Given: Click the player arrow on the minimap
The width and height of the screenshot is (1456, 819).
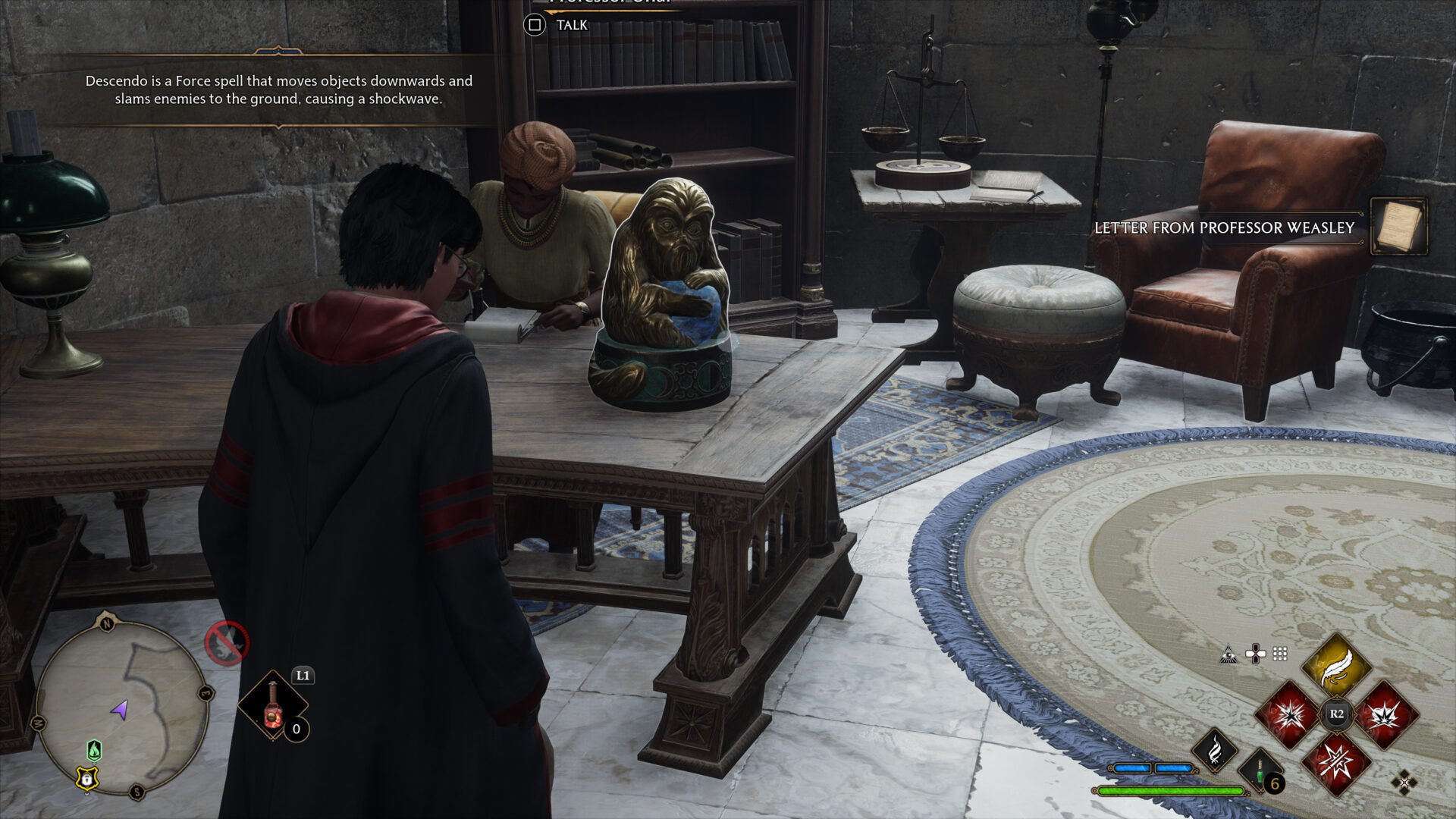Looking at the screenshot, I should pyautogui.click(x=119, y=711).
